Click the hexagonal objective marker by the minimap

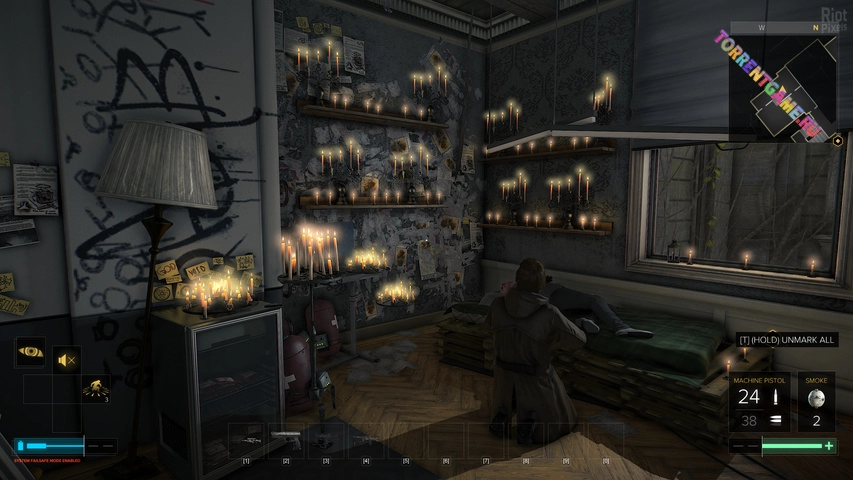tap(838, 141)
